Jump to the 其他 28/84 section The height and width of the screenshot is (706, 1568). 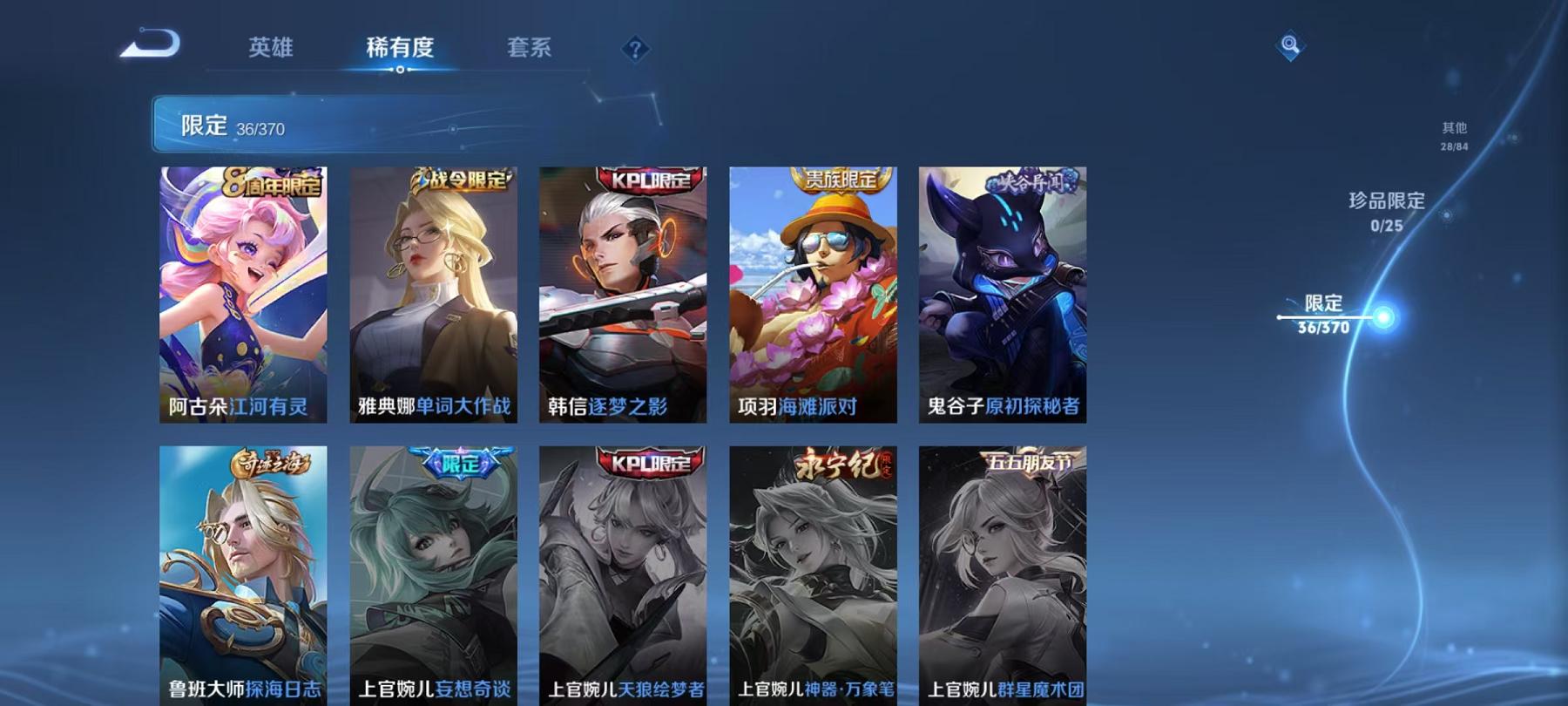point(1453,134)
